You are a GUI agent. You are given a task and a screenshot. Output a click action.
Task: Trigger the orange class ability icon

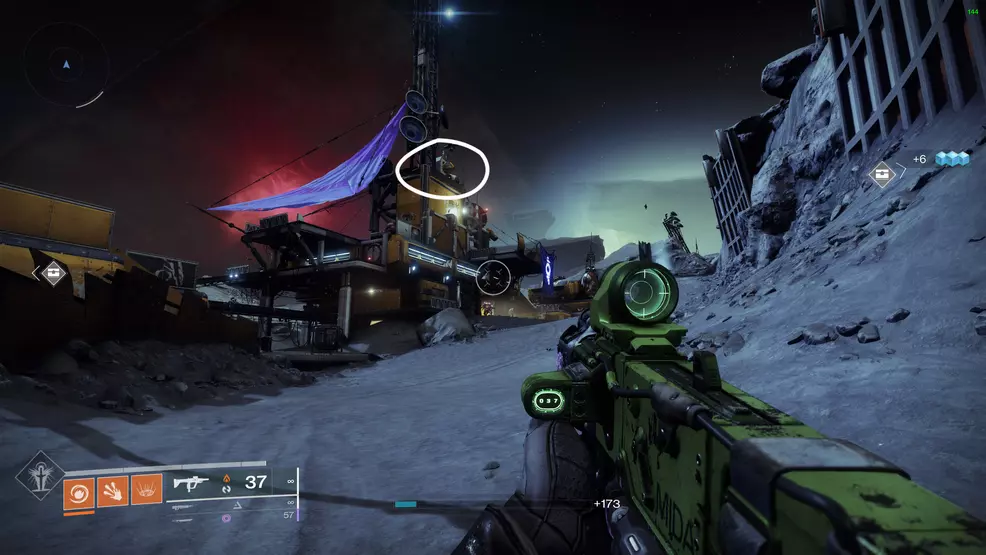[x=146, y=490]
